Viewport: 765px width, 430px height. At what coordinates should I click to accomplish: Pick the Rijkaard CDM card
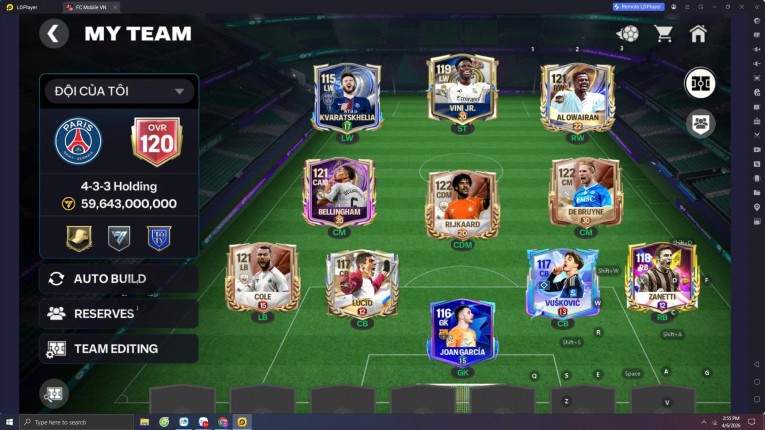(462, 202)
